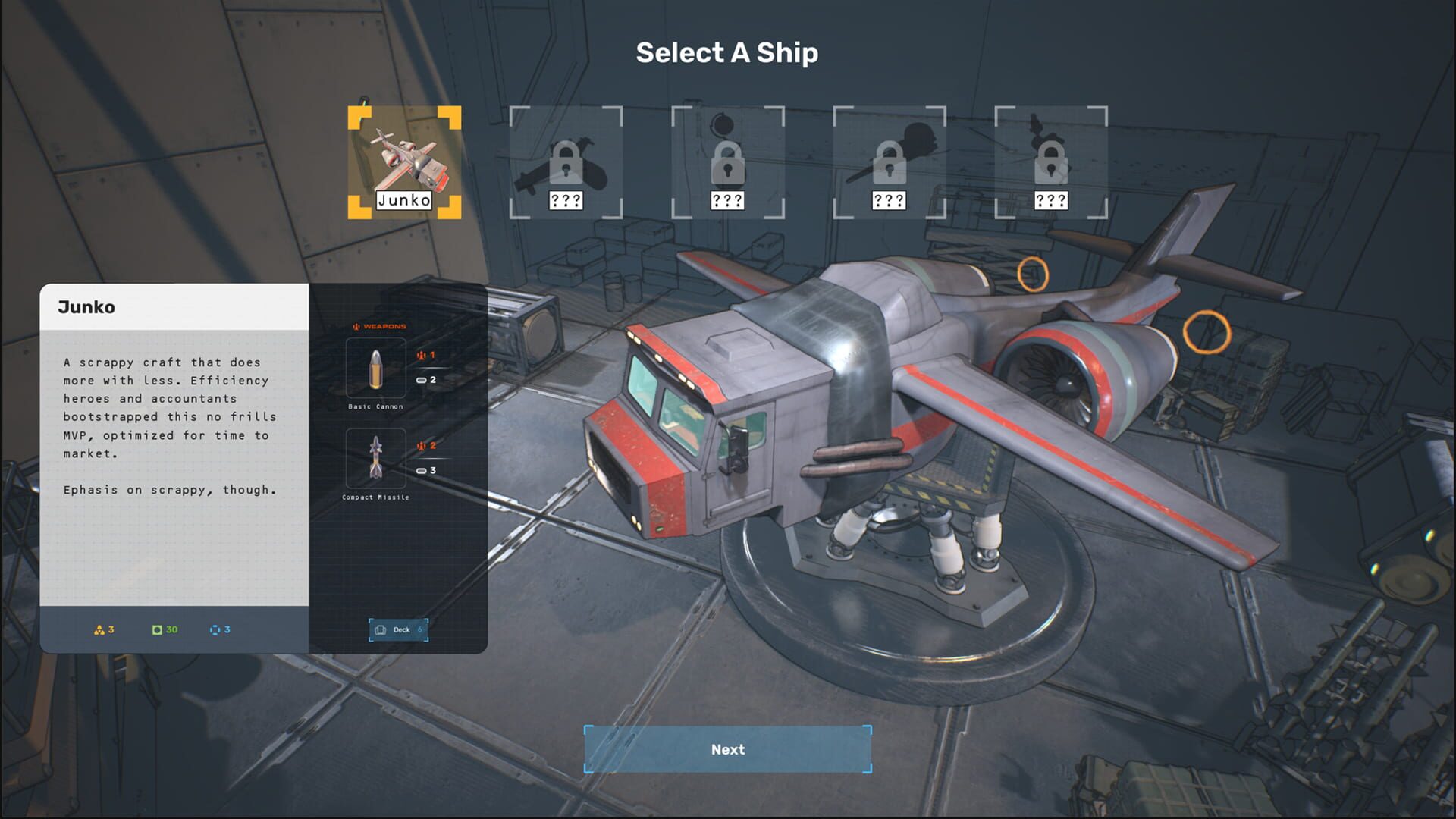Image resolution: width=1456 pixels, height=819 pixels.
Task: Open the Deck view
Action: tap(399, 629)
